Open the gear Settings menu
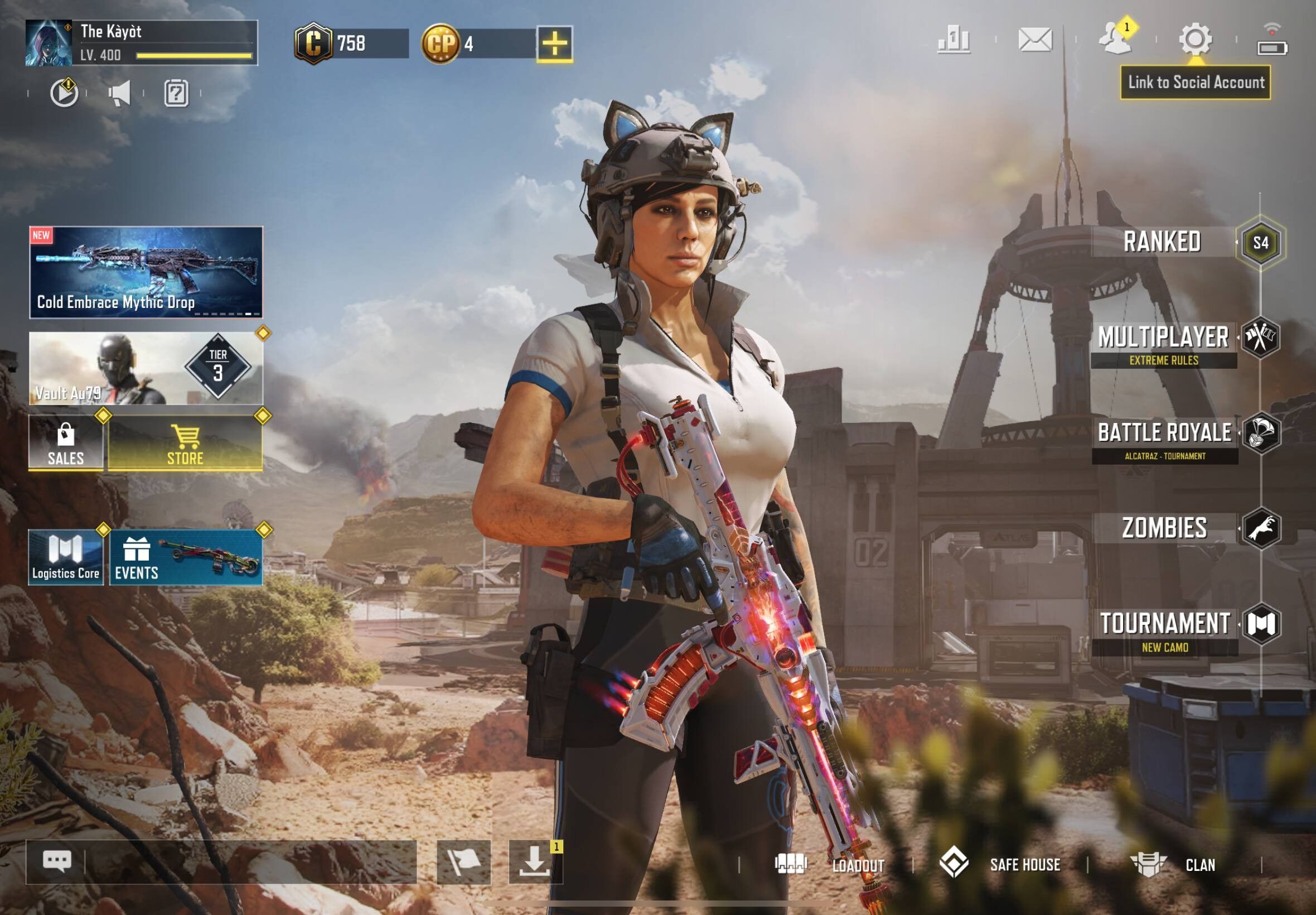The width and height of the screenshot is (1316, 915). click(1195, 39)
